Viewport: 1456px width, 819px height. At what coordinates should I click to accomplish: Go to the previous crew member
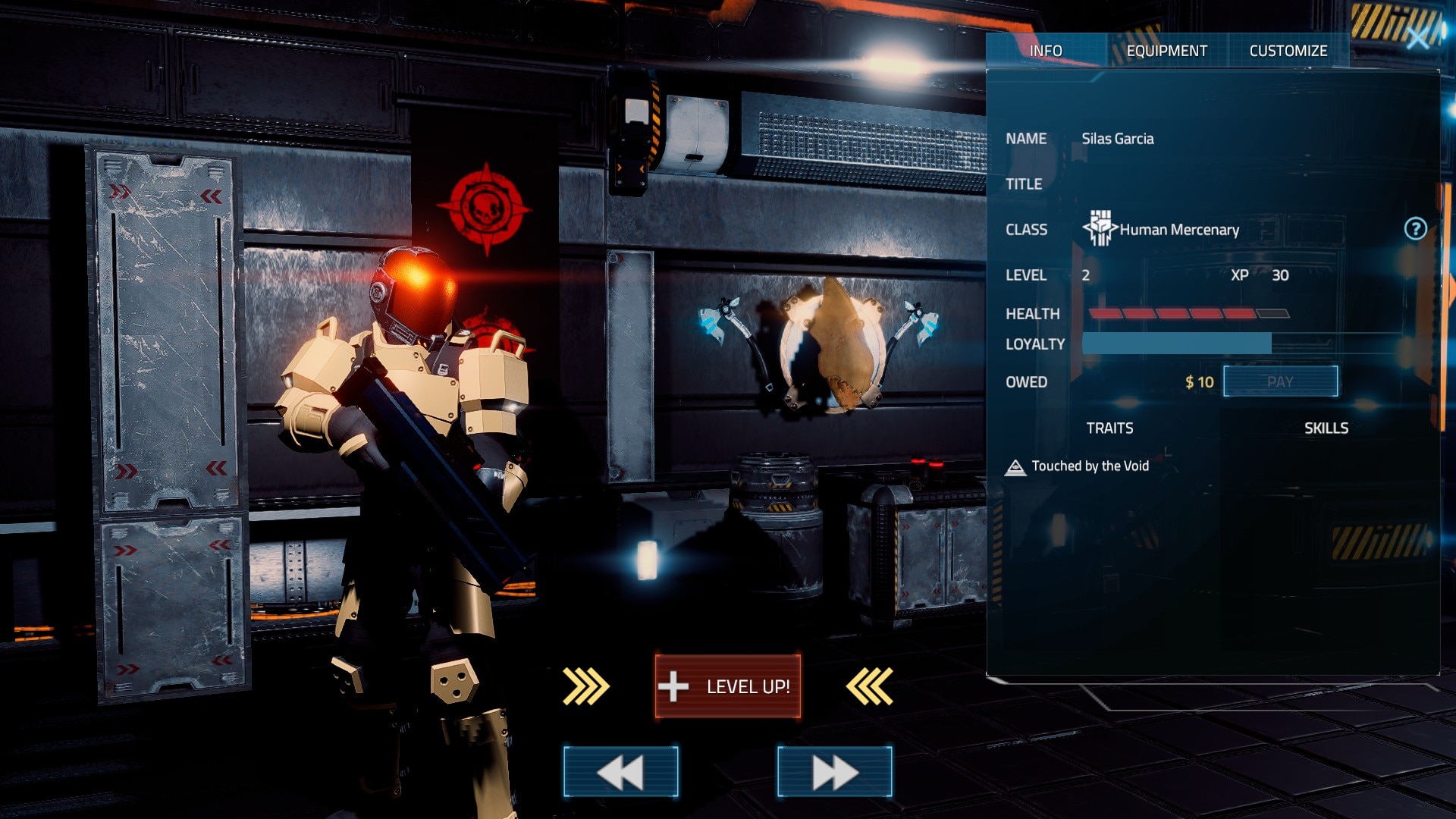point(620,772)
